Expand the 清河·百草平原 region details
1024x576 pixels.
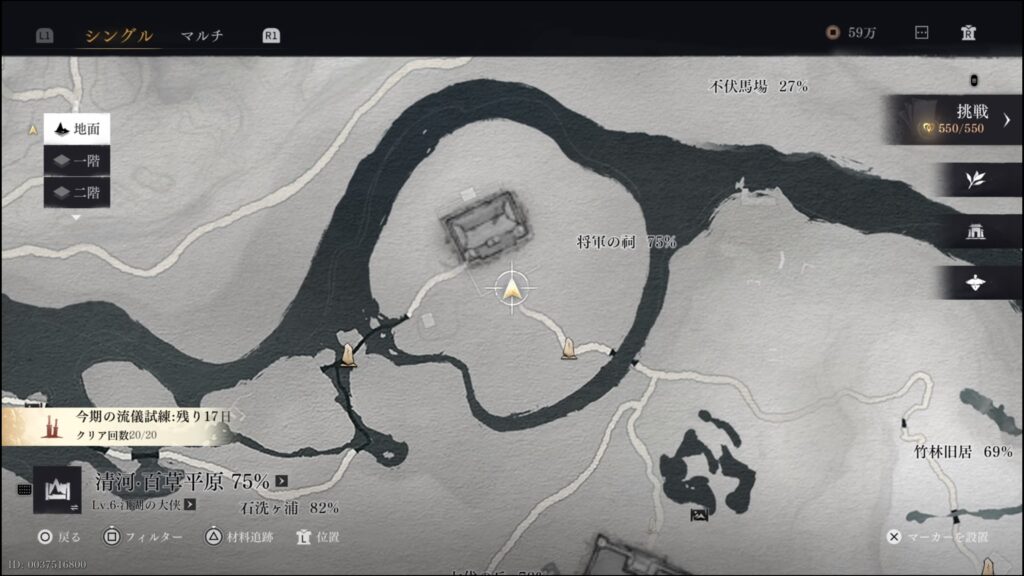click(282, 481)
